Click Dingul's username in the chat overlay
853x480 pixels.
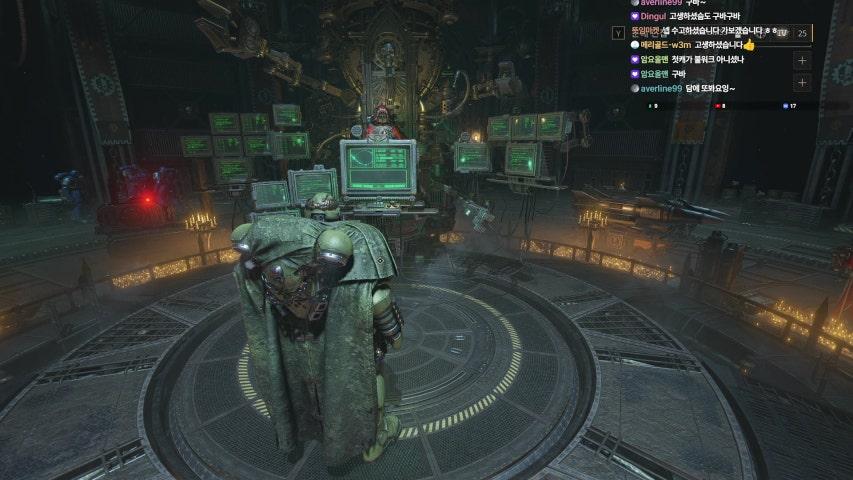point(653,17)
